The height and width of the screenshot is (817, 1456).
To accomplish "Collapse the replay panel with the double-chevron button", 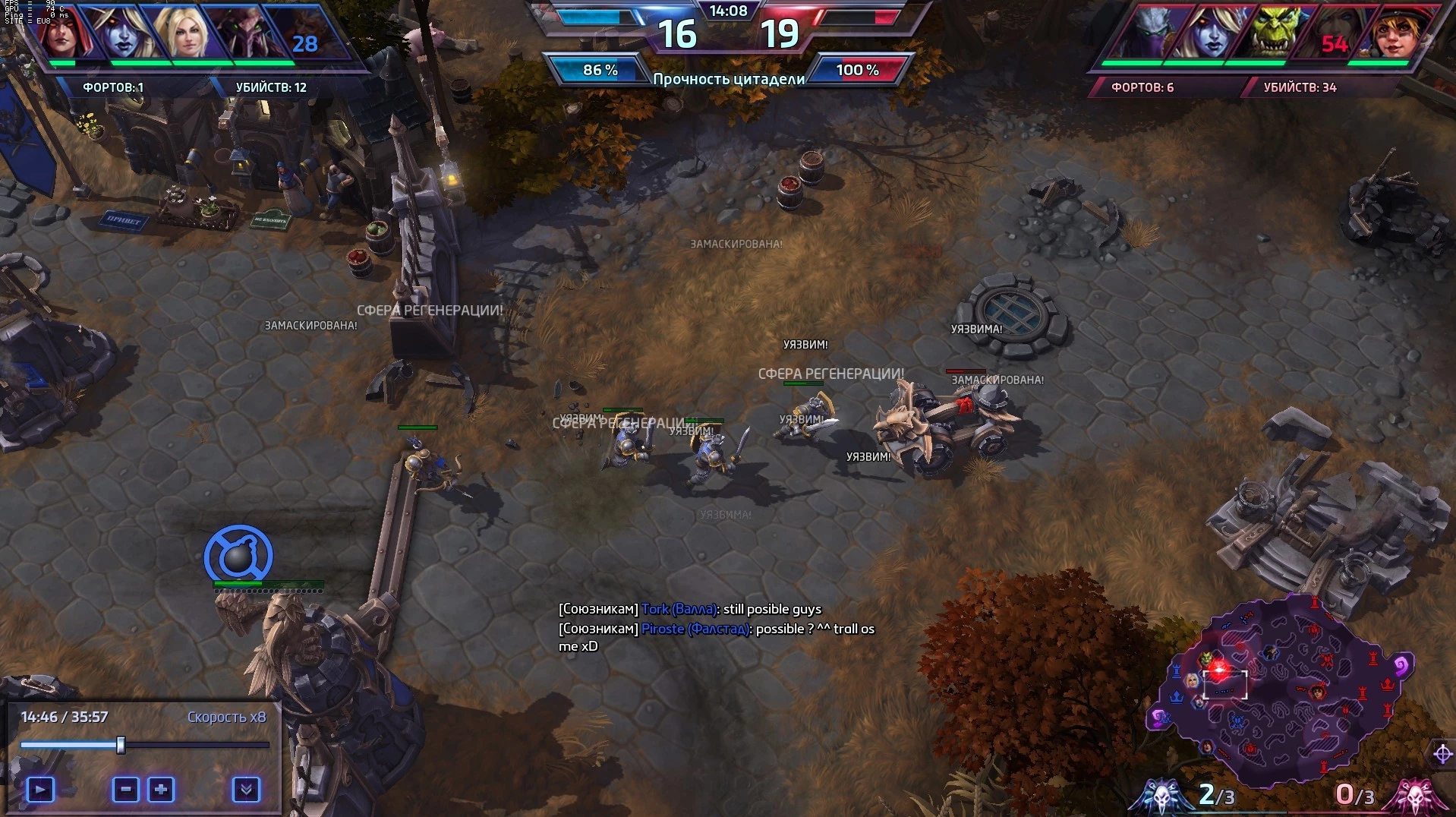I will pyautogui.click(x=246, y=790).
